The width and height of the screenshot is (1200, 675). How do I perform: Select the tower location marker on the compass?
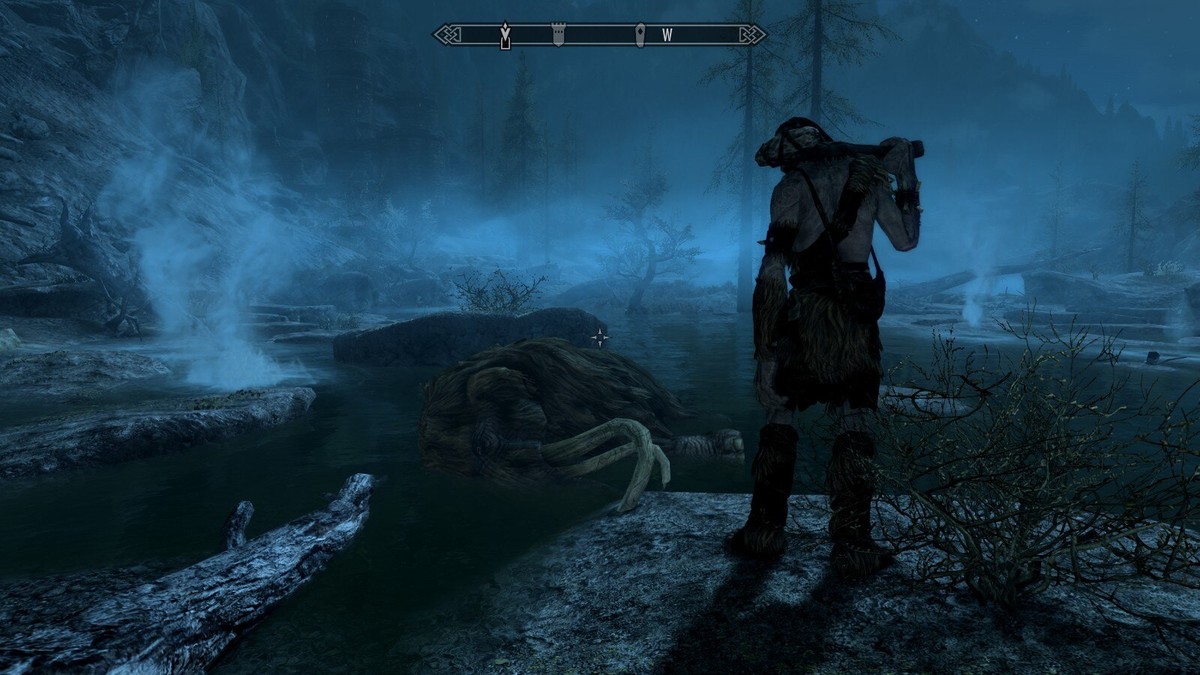pos(558,35)
